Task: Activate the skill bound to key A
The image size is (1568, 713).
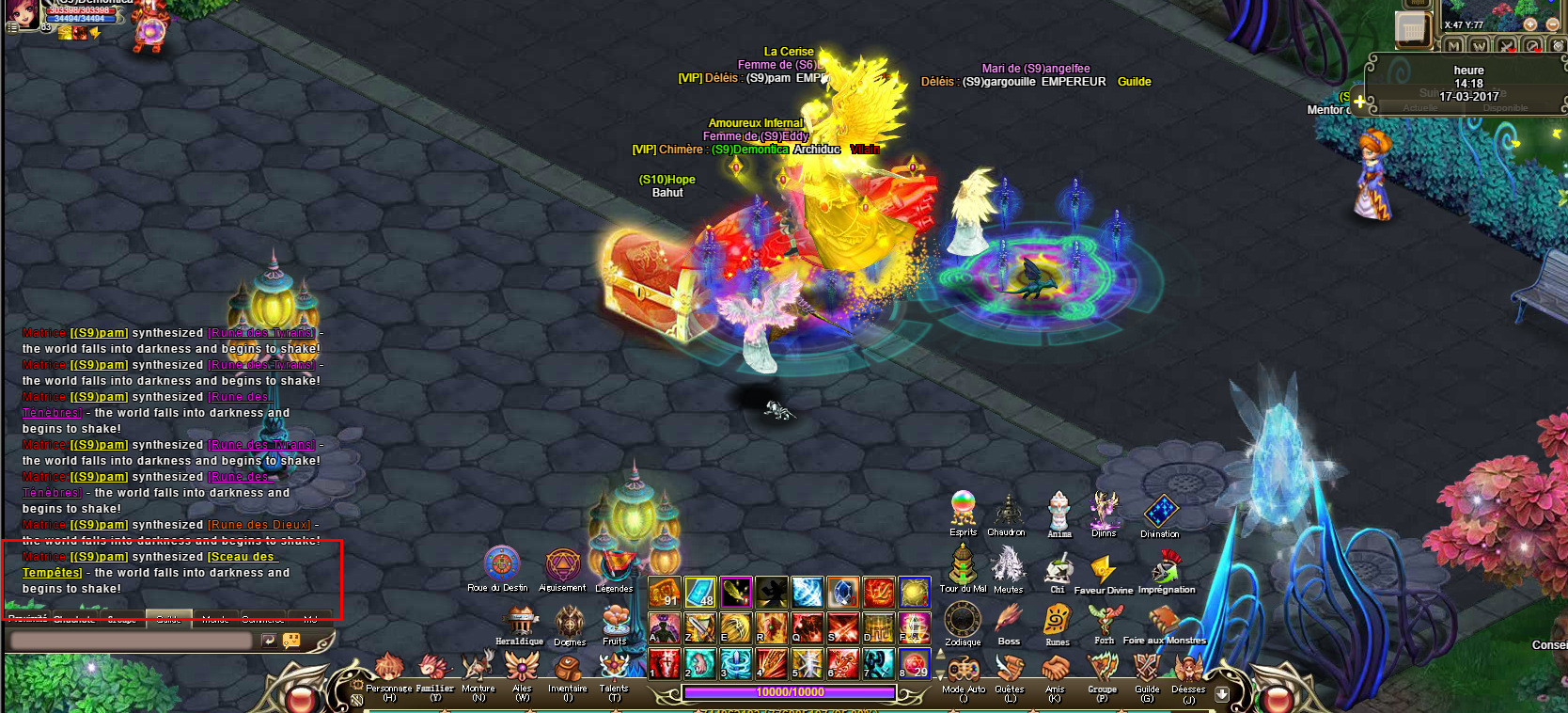Action: [665, 627]
